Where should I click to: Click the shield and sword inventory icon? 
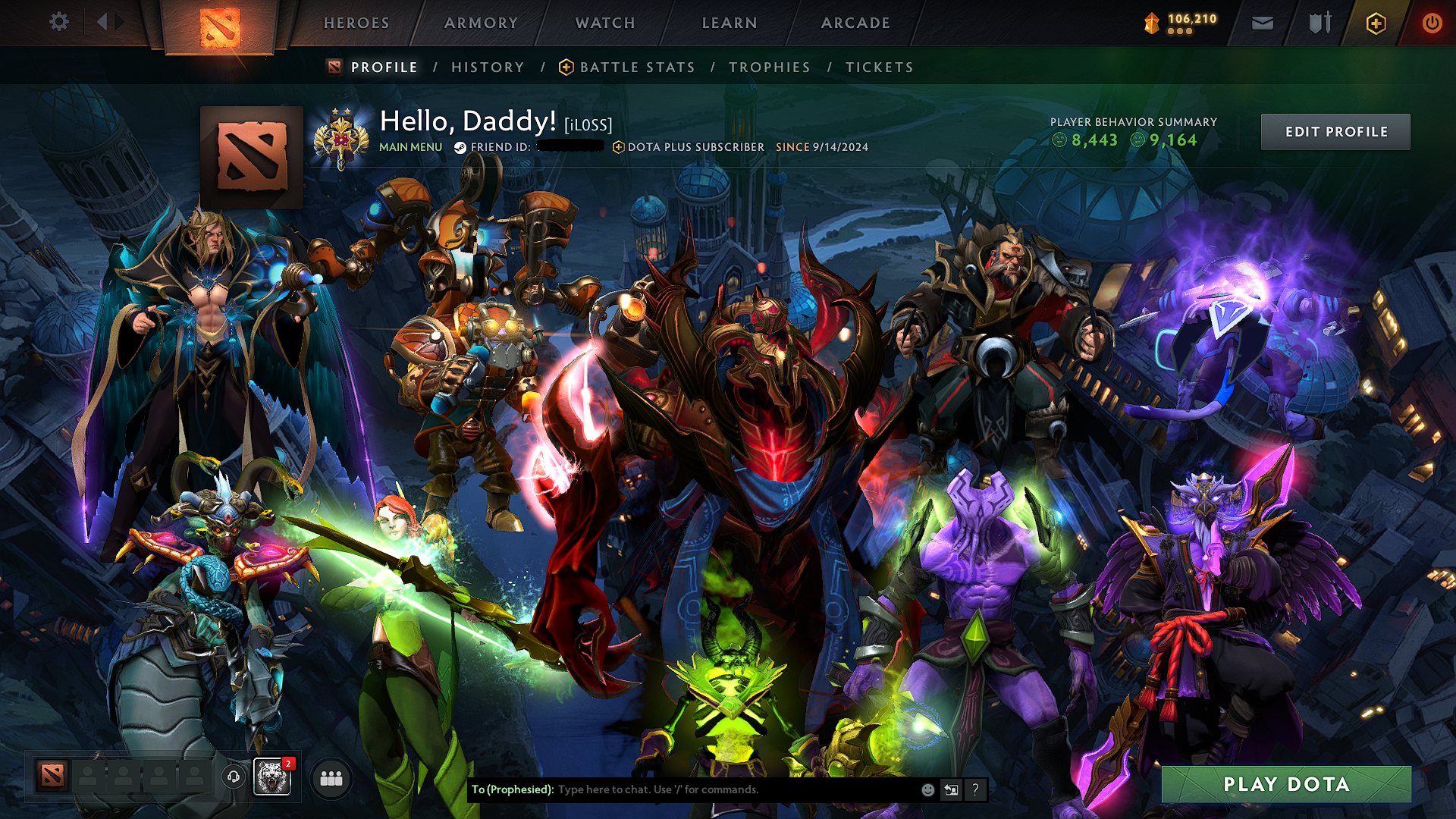(x=1317, y=23)
